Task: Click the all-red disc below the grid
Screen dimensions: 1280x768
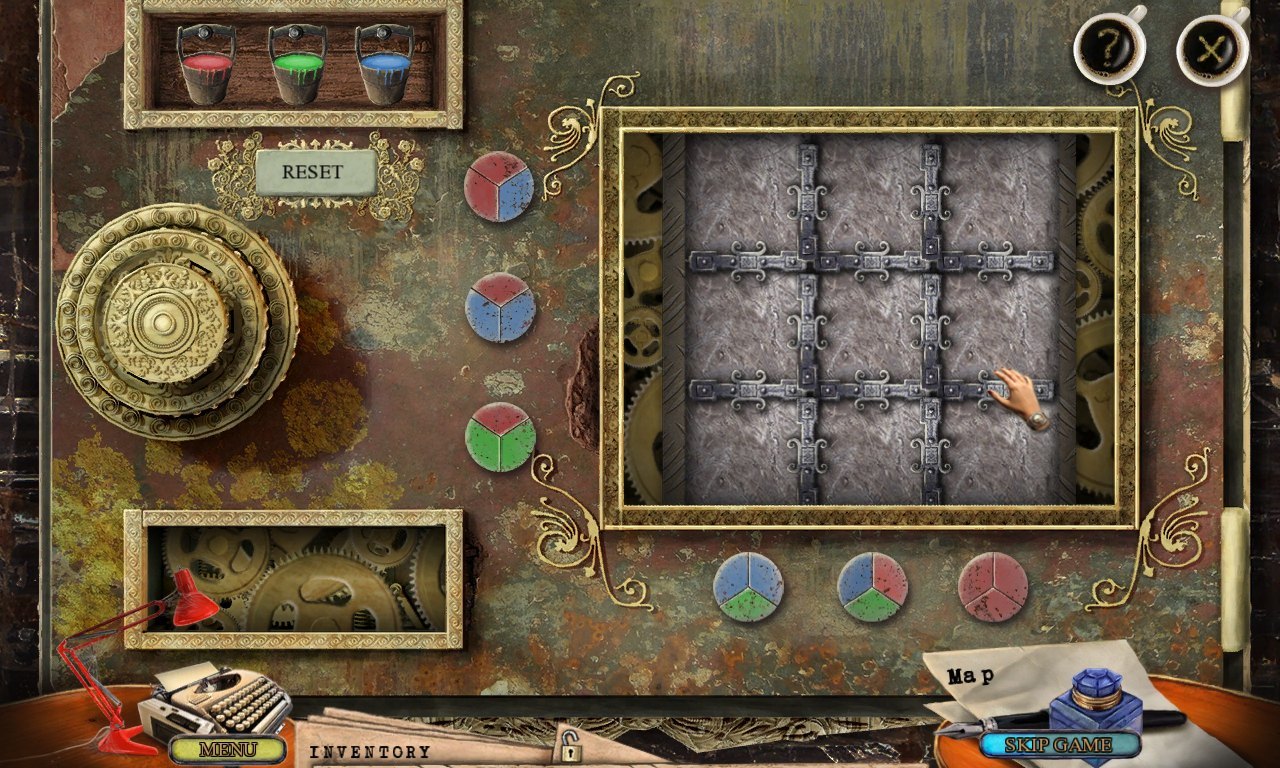Action: [993, 587]
